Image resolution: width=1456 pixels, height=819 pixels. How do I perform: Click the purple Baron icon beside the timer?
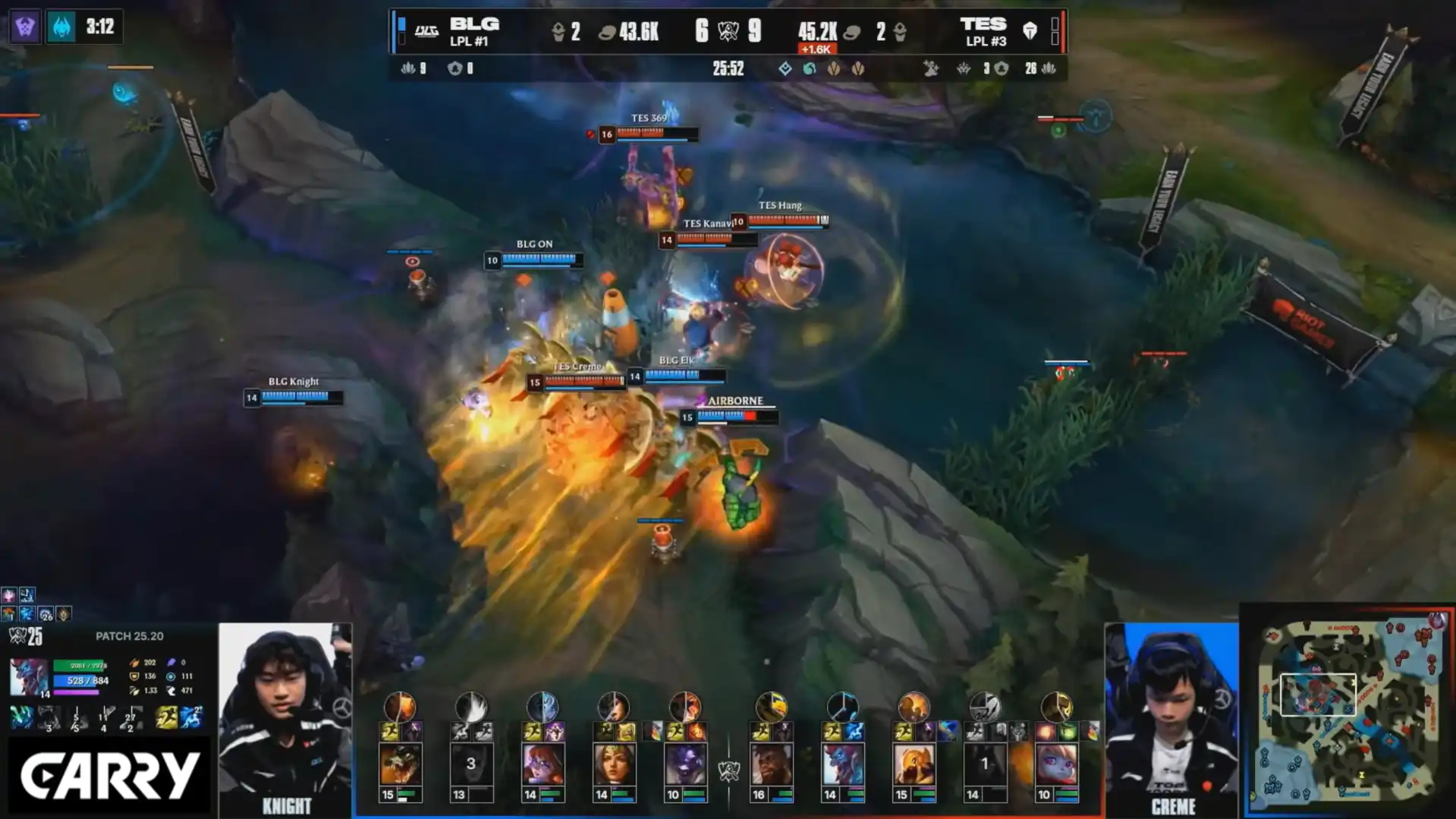[x=24, y=27]
